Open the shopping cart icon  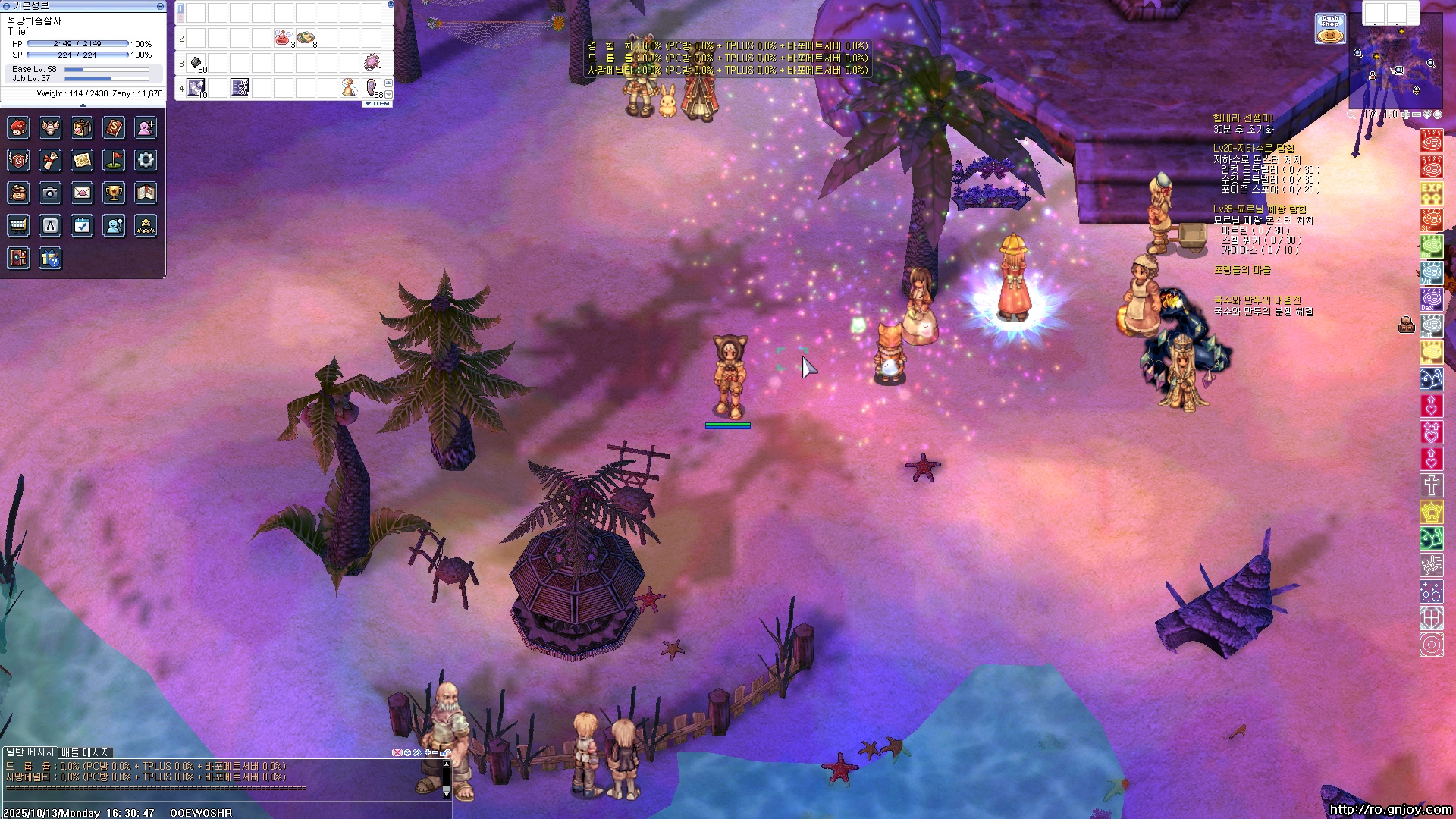pos(18,225)
